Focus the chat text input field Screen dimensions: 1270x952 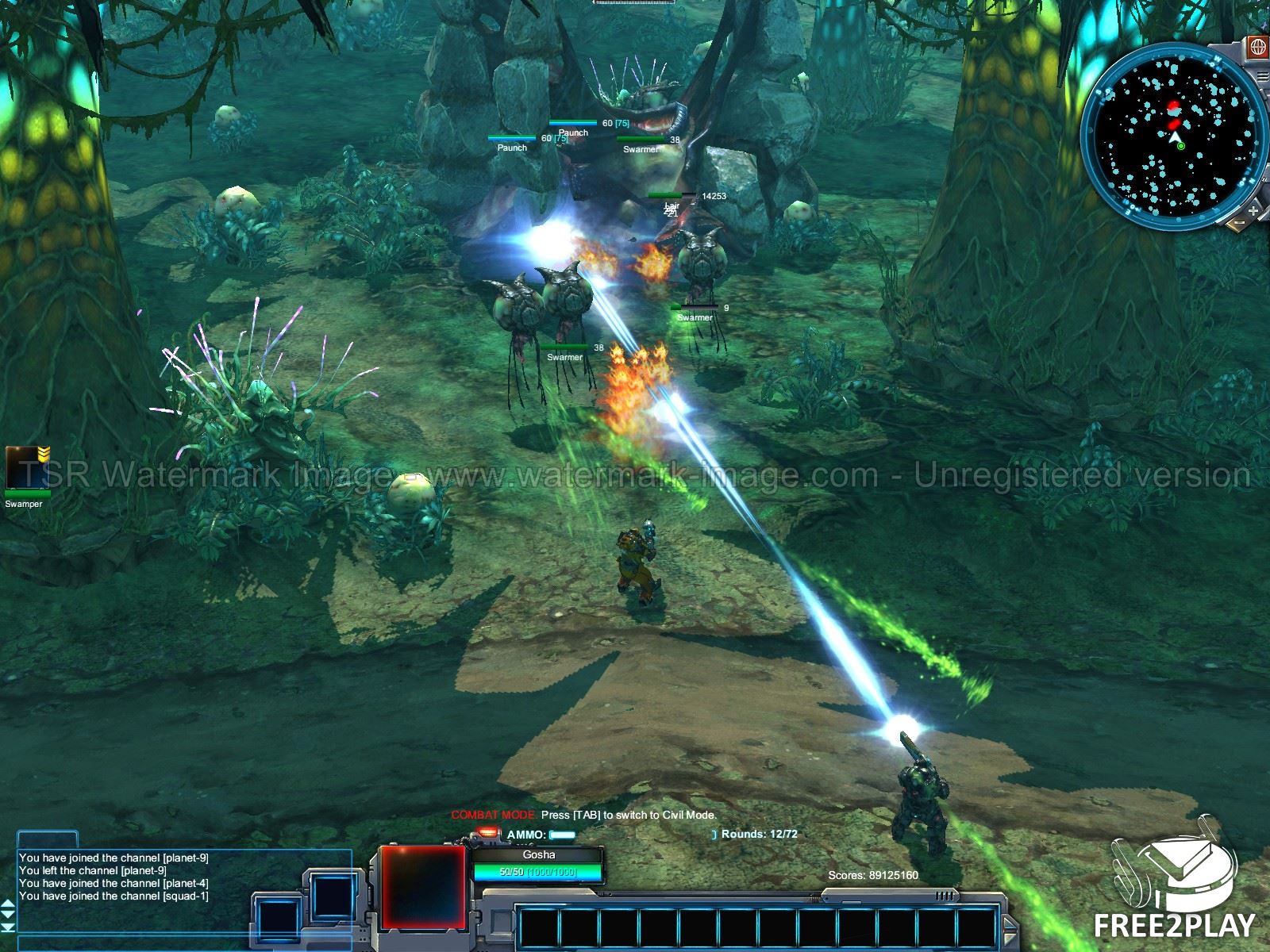(183, 942)
